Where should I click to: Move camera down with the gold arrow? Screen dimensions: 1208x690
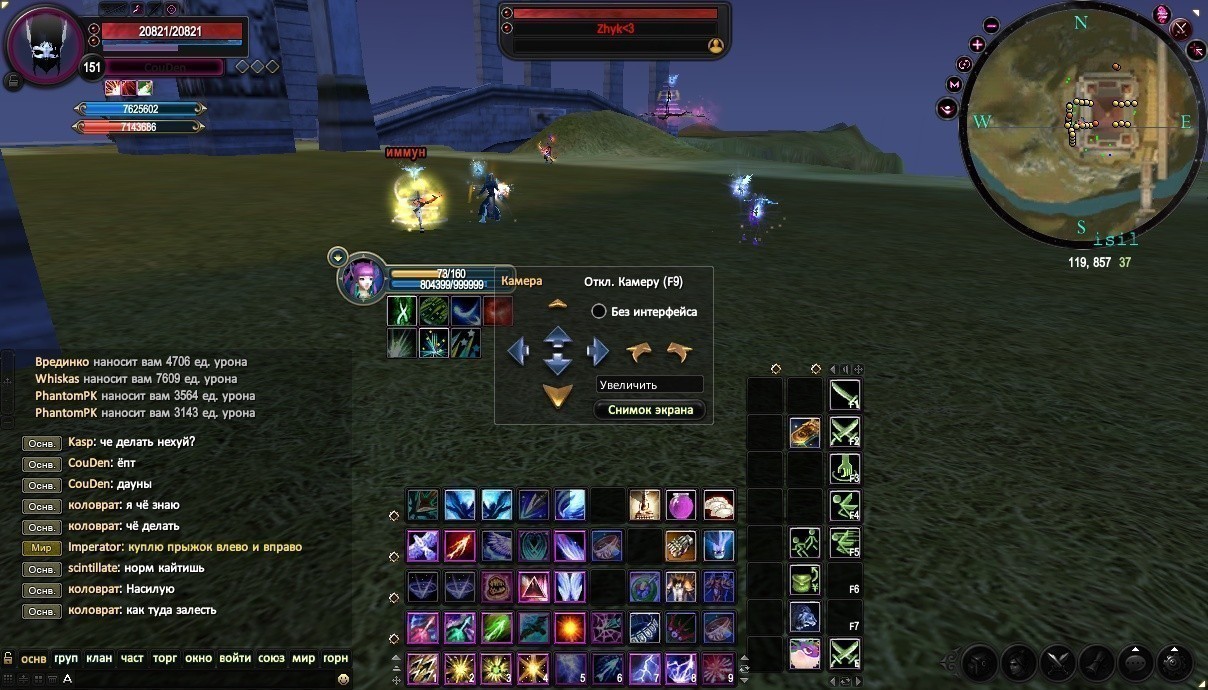pyautogui.click(x=557, y=396)
